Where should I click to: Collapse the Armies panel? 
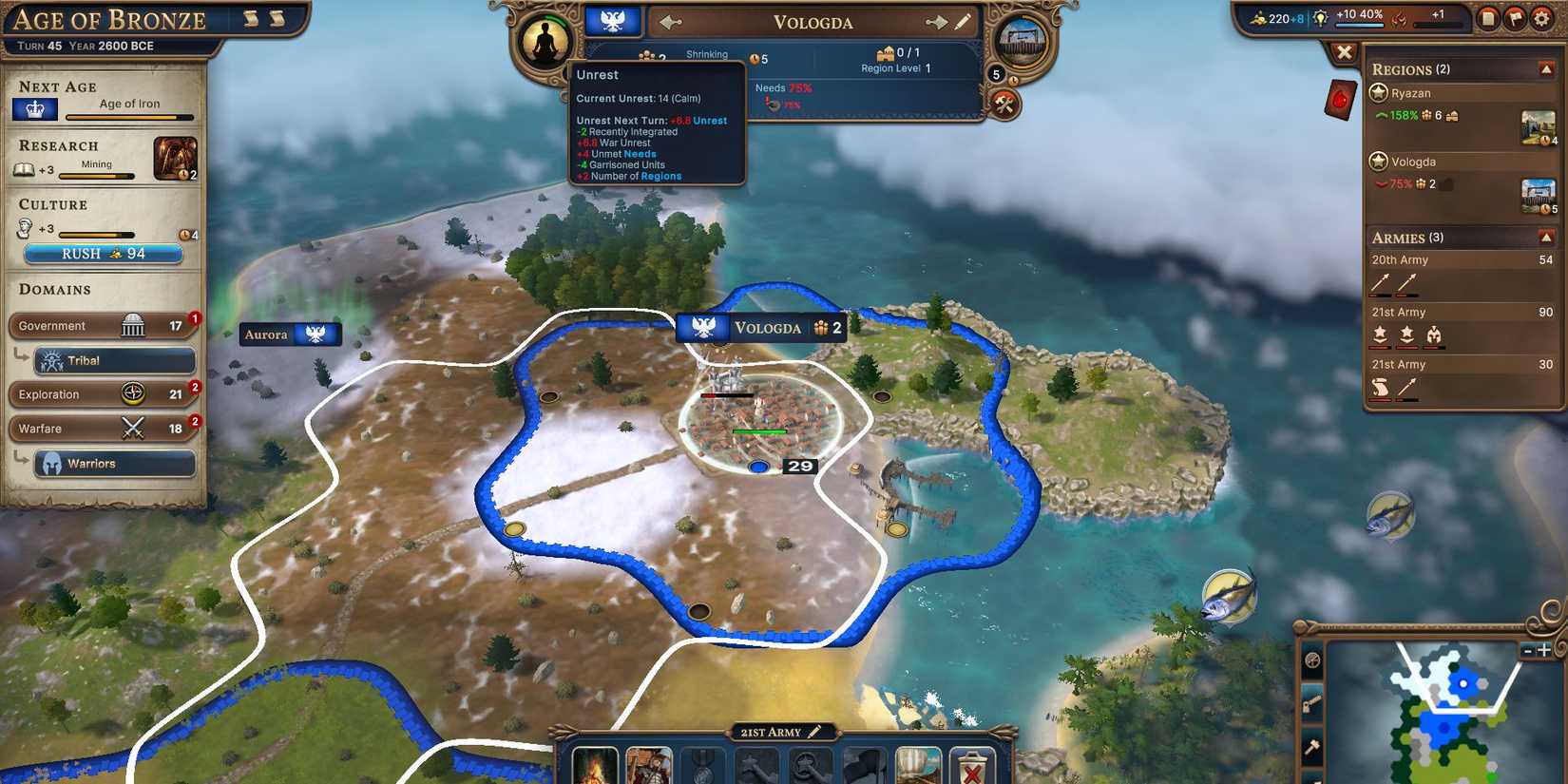(1545, 238)
